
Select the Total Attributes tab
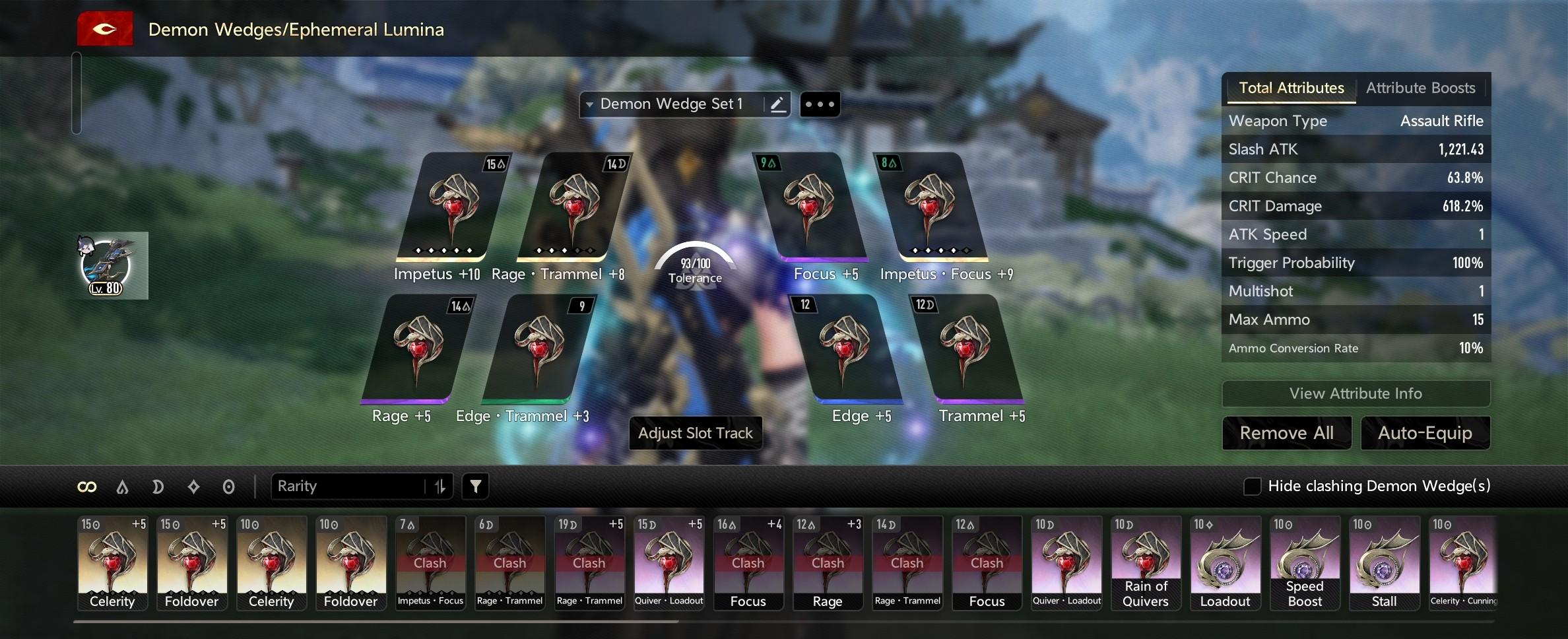(x=1291, y=88)
